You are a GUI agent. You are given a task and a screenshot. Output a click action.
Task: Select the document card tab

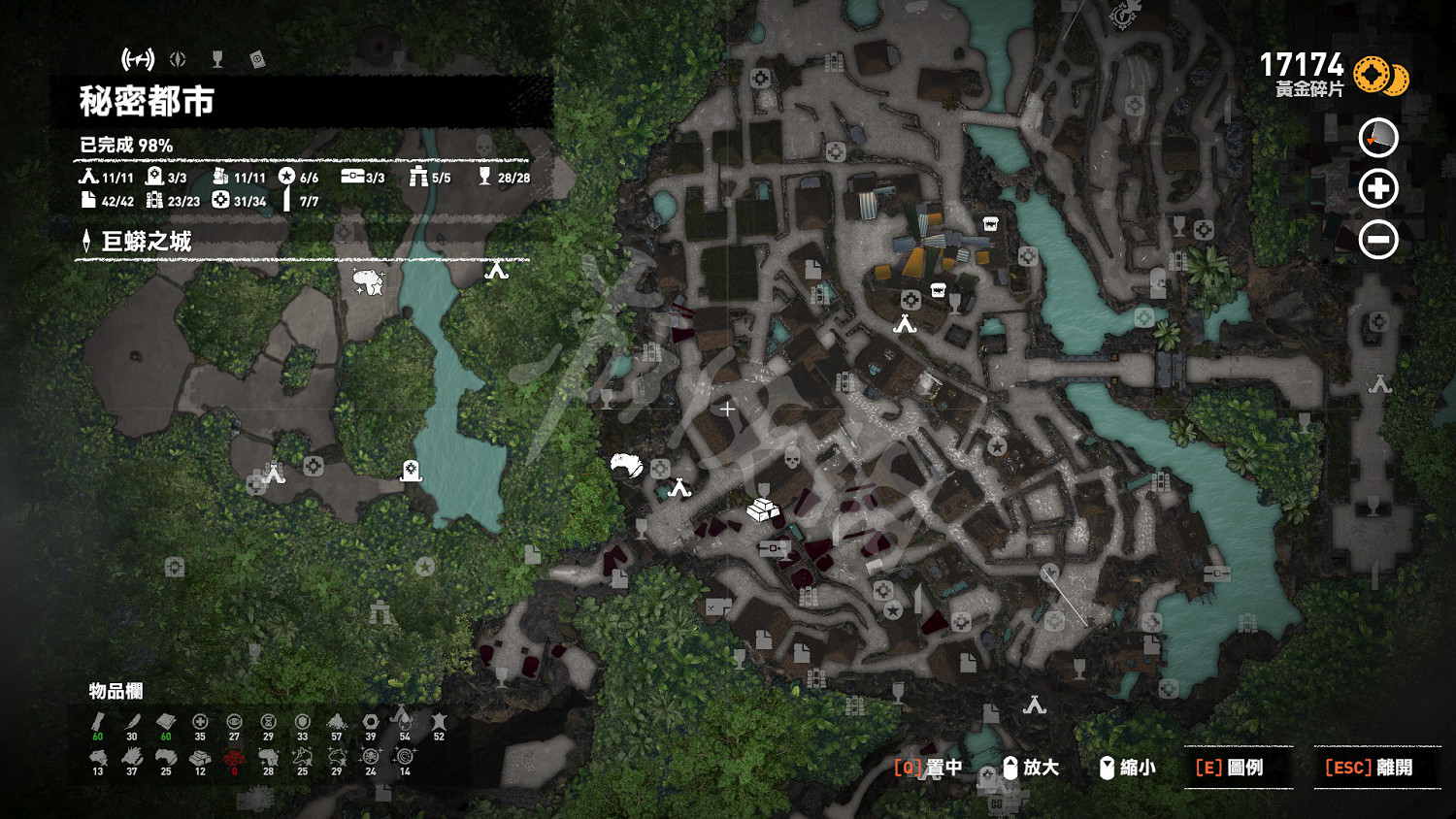tap(257, 60)
